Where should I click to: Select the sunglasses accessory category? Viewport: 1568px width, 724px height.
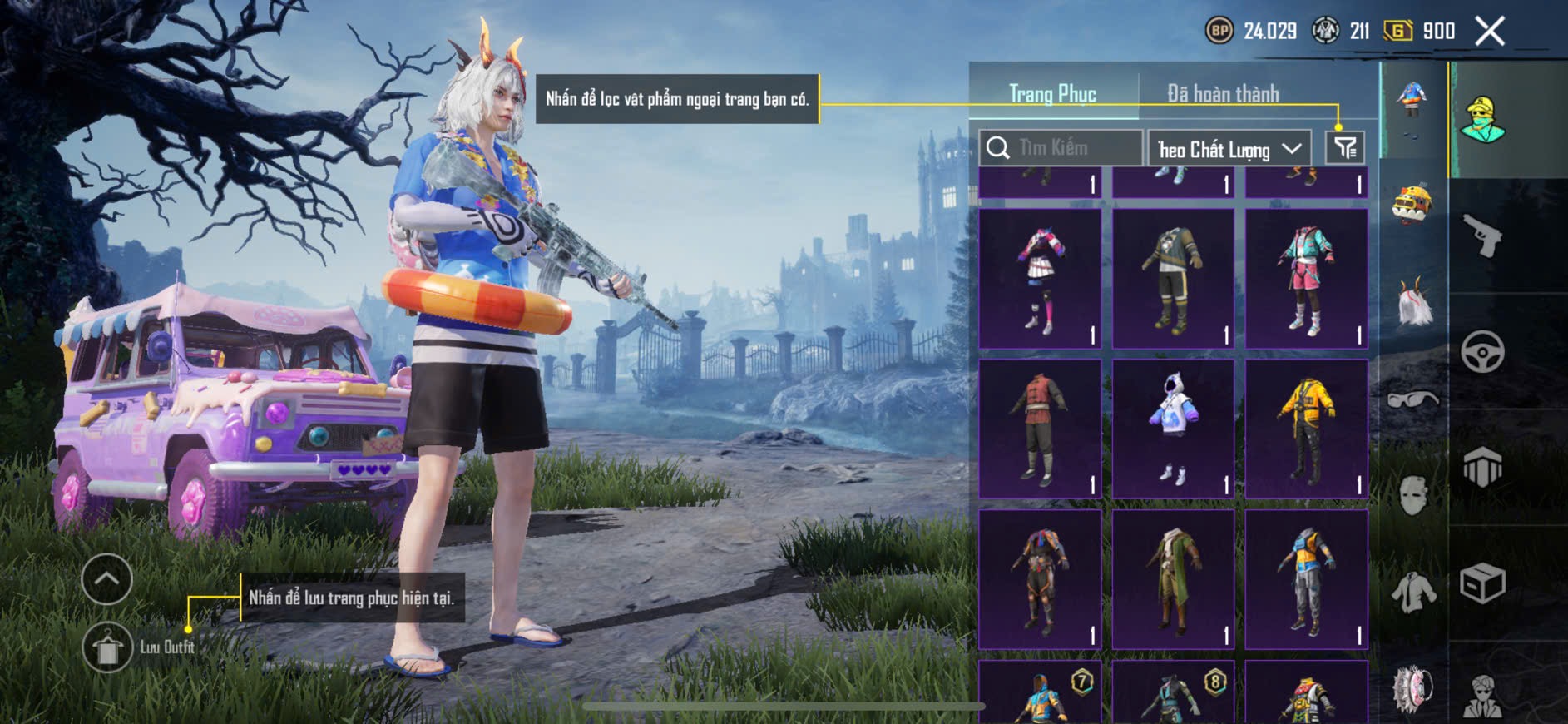(x=1412, y=399)
